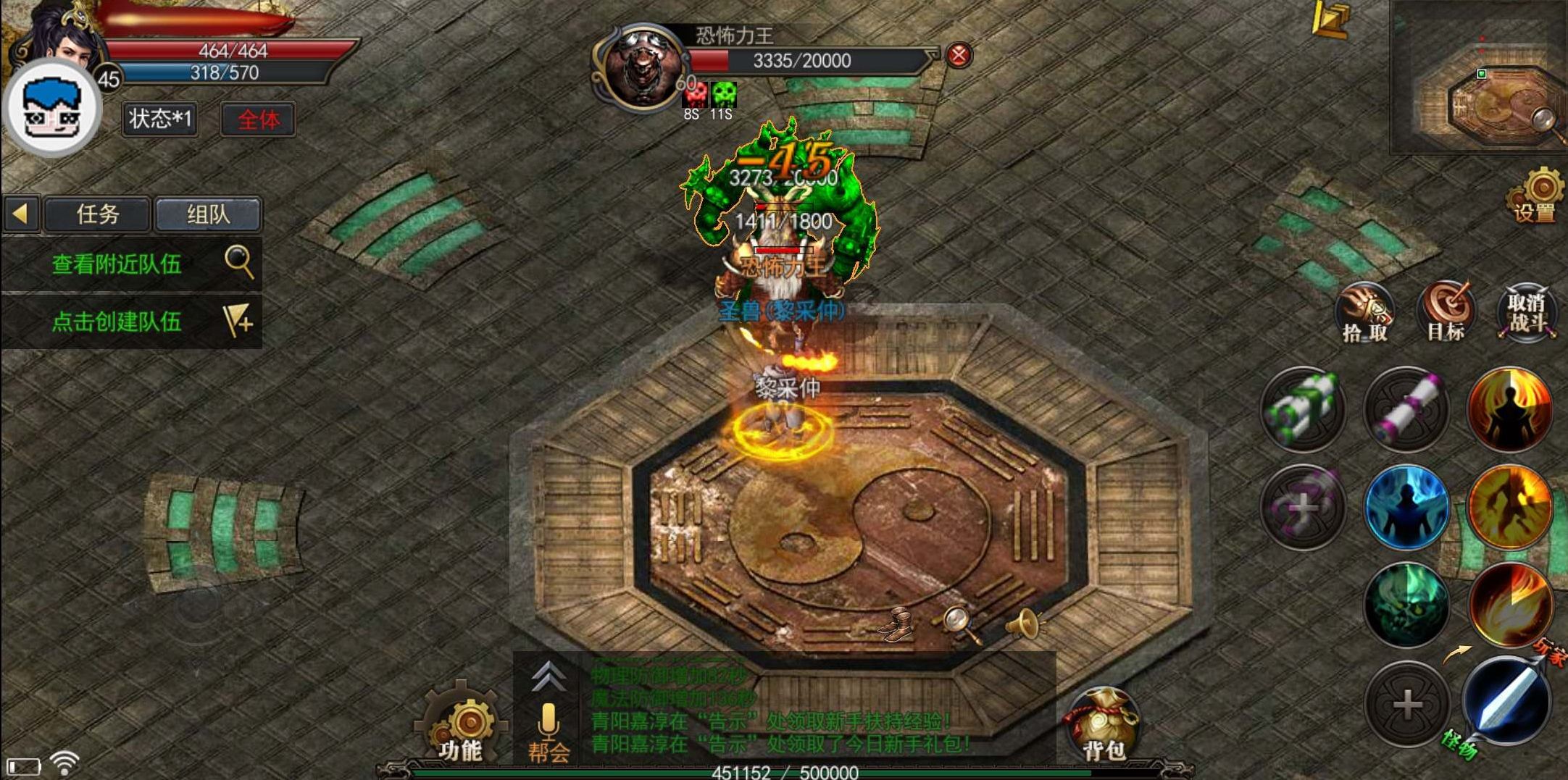The width and height of the screenshot is (1568, 780).
Task: Activate the green skull poison skill
Action: [x=1406, y=604]
